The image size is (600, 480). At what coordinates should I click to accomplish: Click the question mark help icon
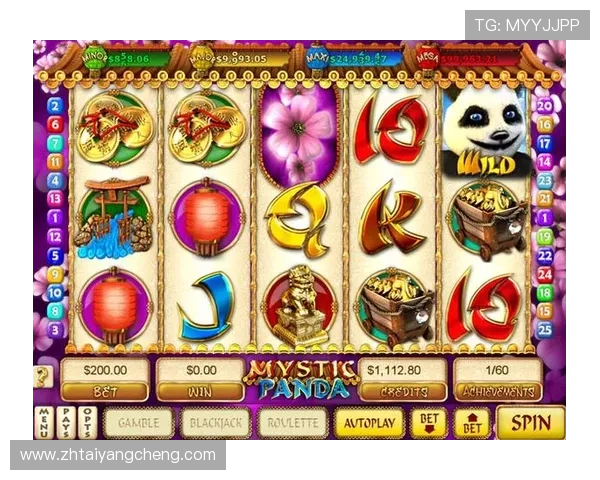pos(43,376)
